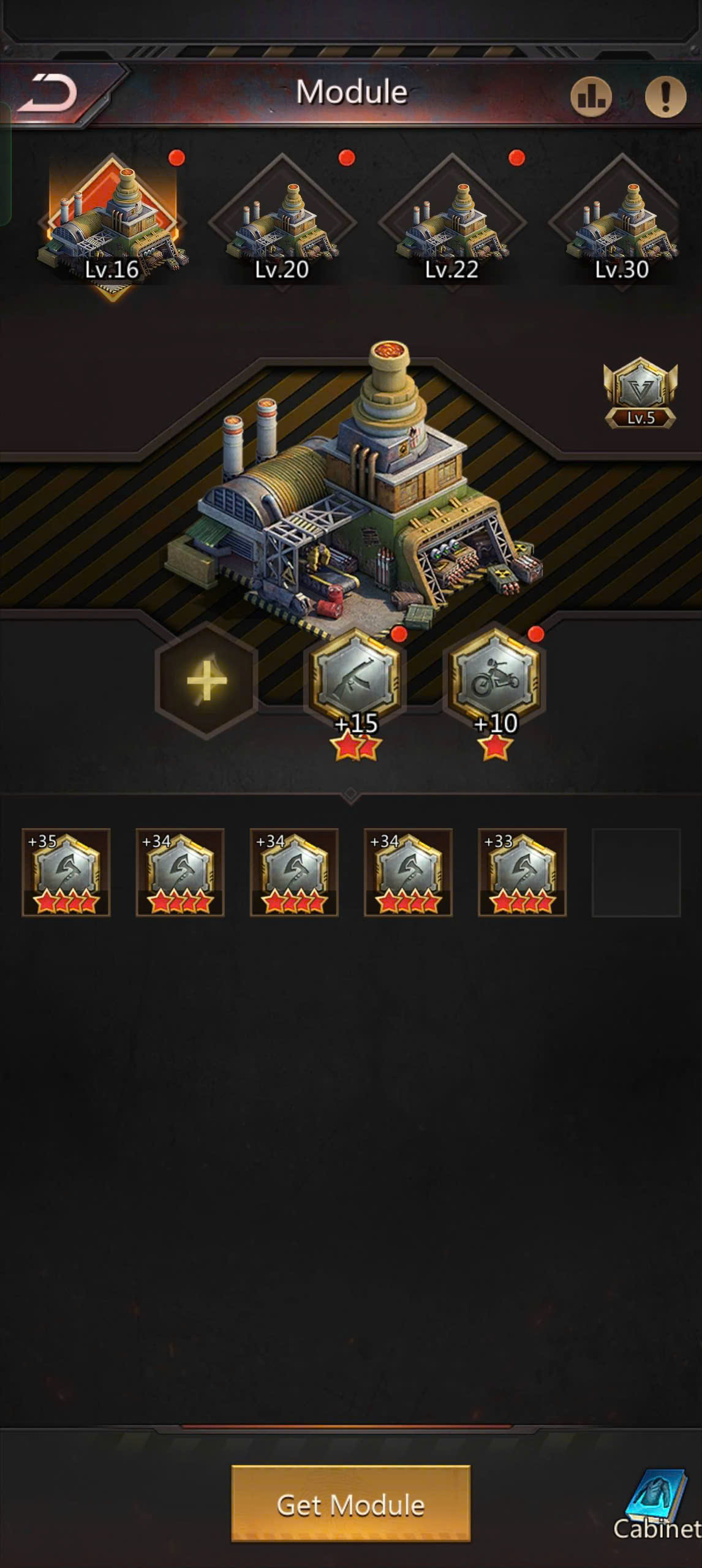The width and height of the screenshot is (702, 1568).
Task: Add a module to the empty plus slot
Action: pyautogui.click(x=206, y=680)
